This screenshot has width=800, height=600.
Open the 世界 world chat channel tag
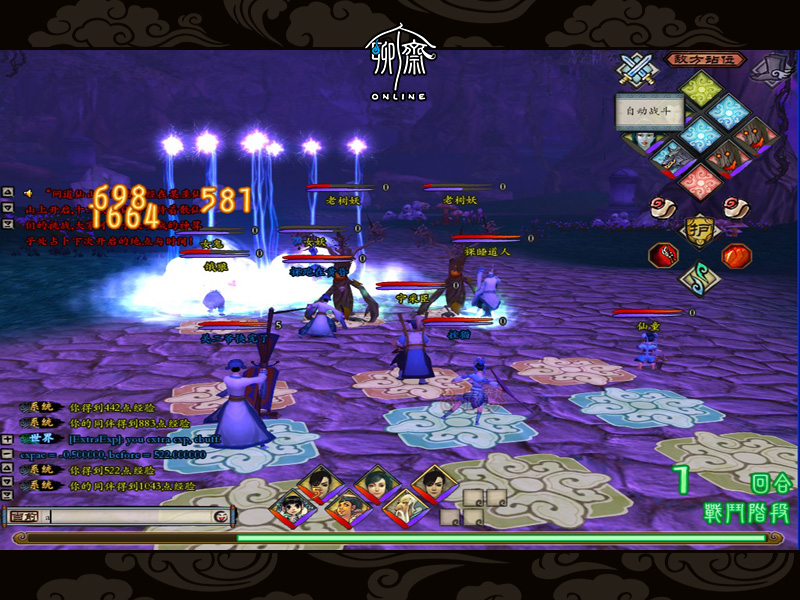tap(42, 438)
